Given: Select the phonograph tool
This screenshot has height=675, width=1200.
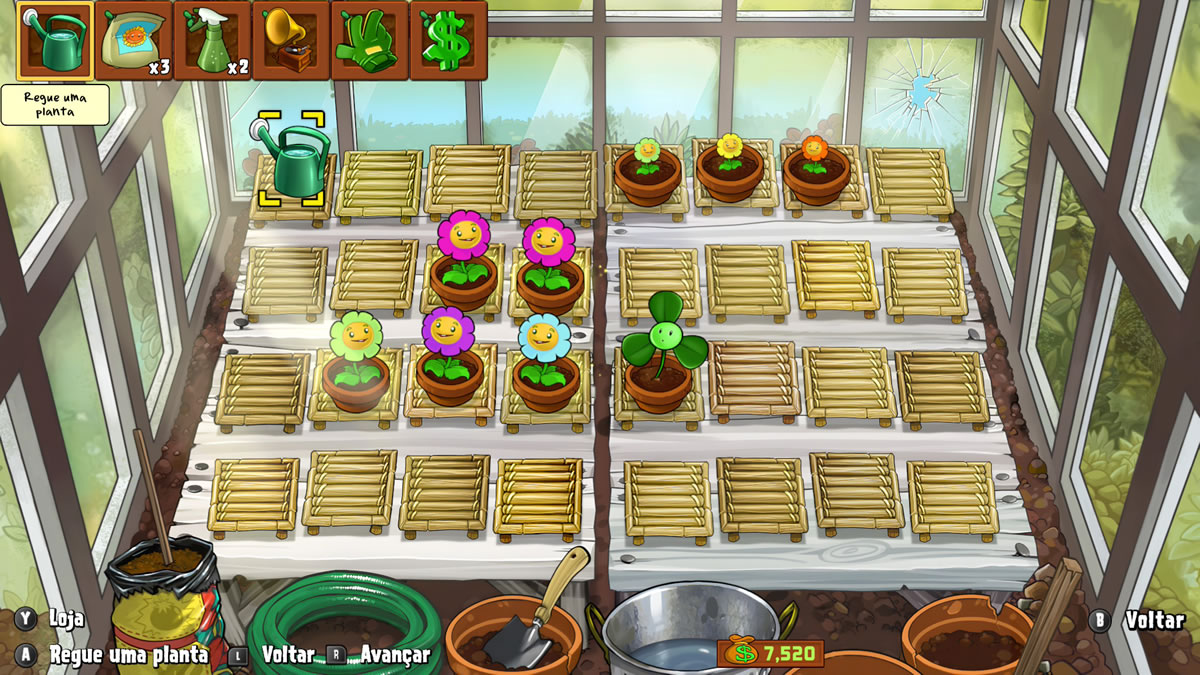Looking at the screenshot, I should tap(291, 41).
